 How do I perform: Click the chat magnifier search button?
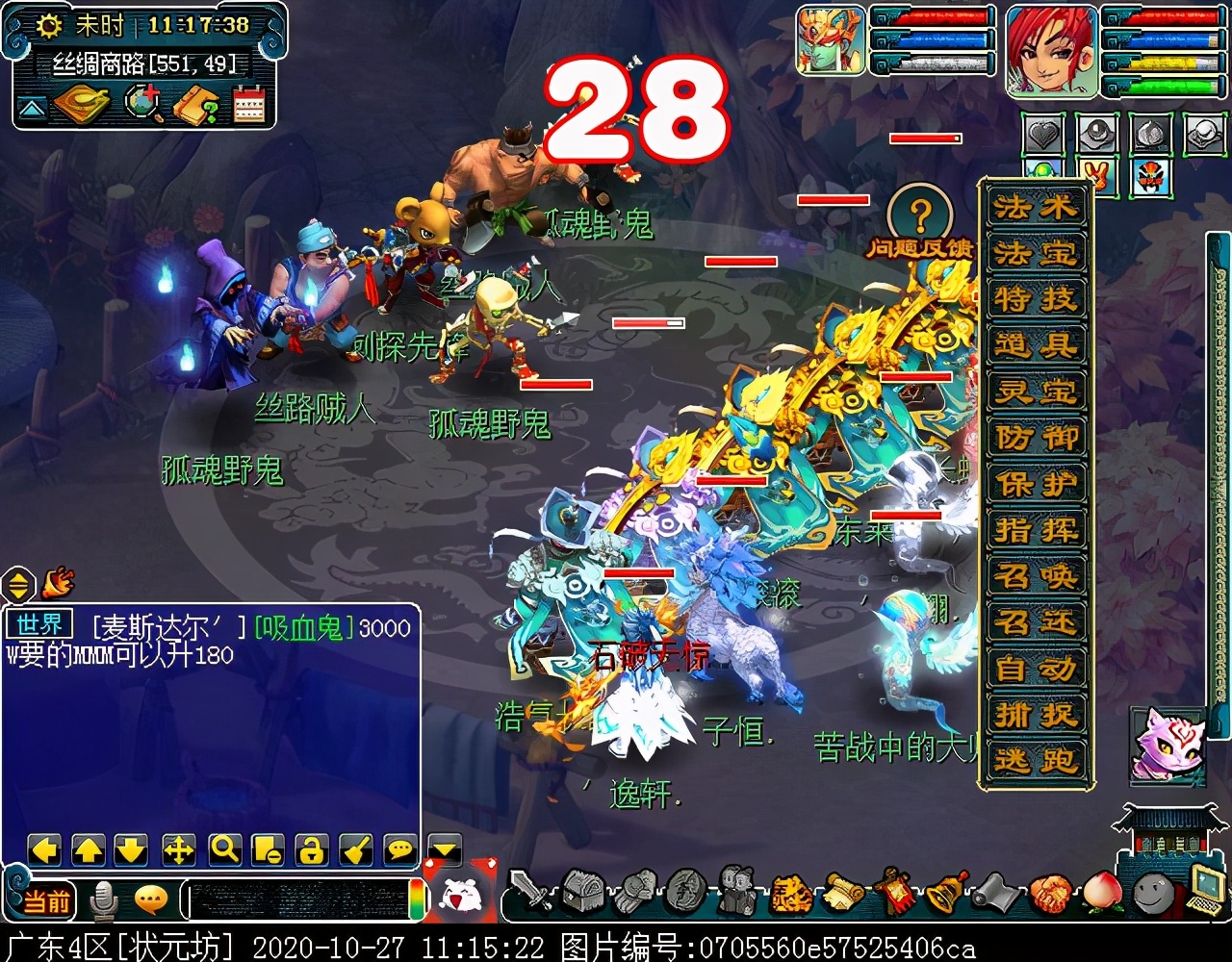point(224,848)
